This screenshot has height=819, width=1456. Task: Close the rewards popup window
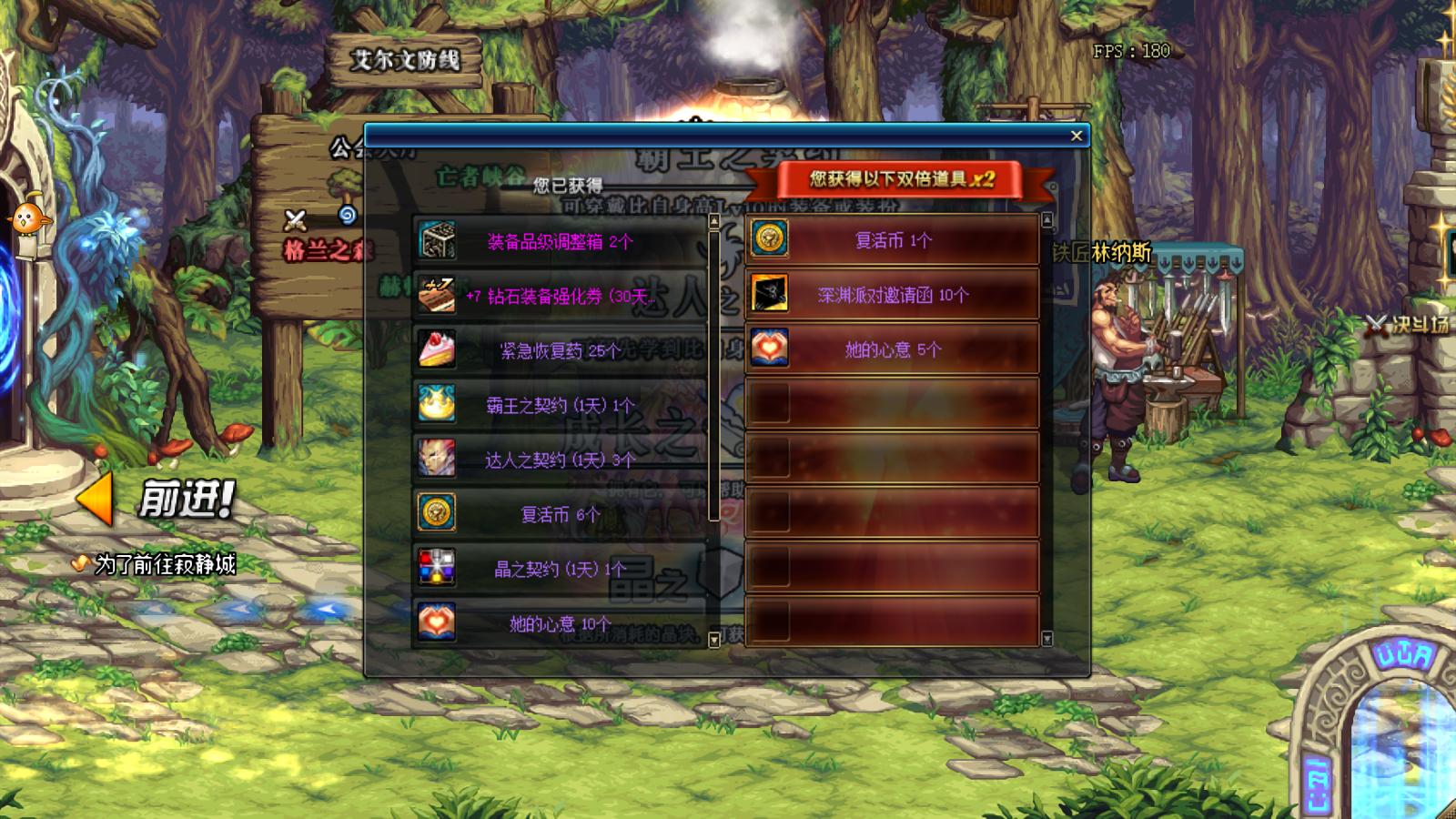1077,136
